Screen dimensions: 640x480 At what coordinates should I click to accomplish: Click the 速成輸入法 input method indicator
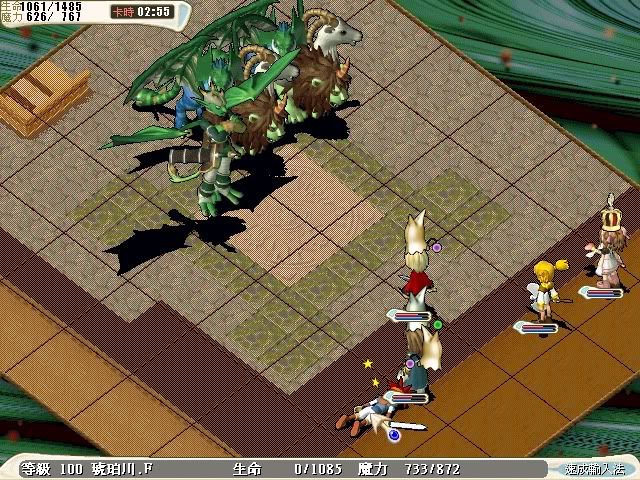point(593,468)
